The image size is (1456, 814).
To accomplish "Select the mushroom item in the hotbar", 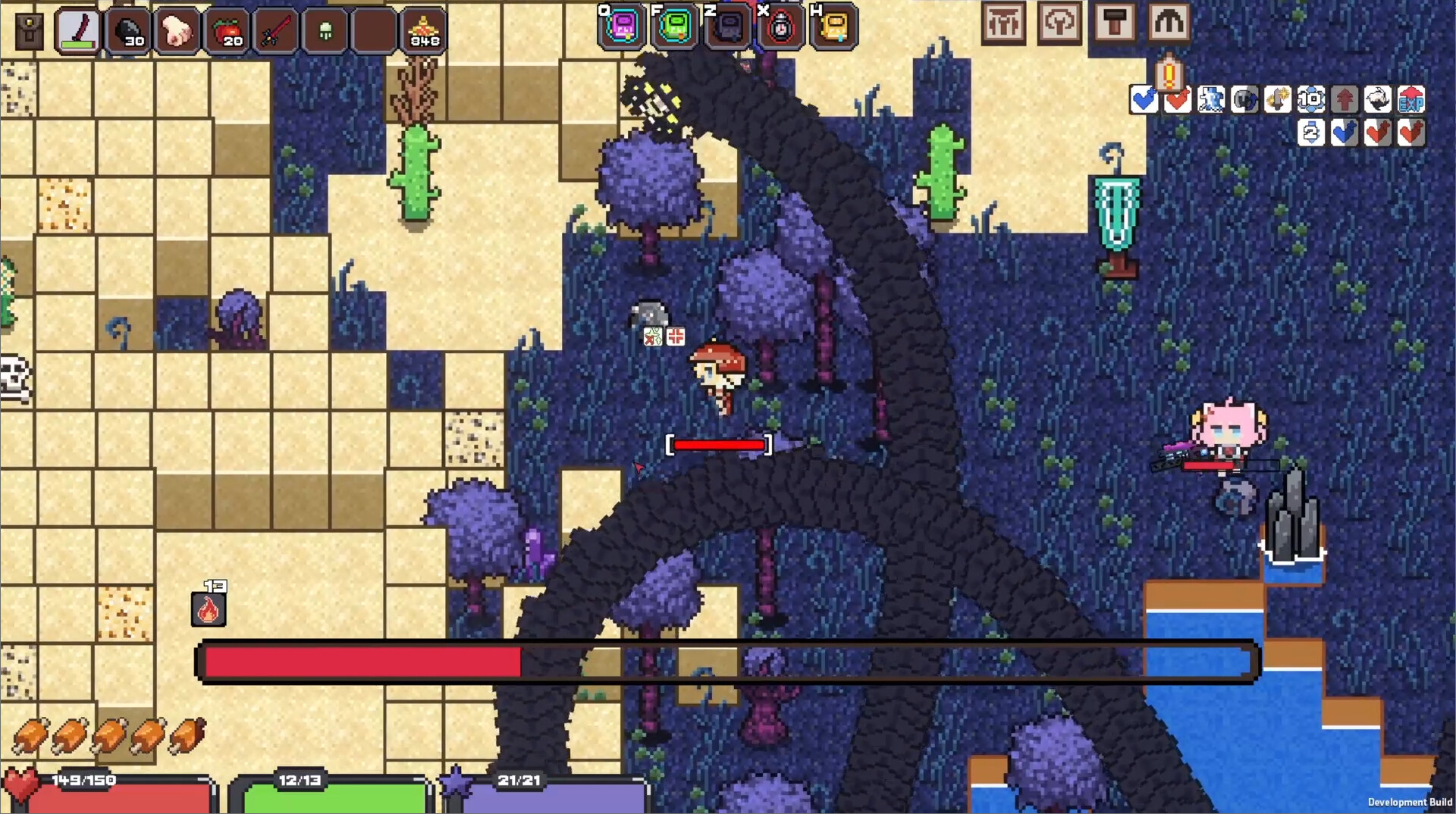I will tap(325, 30).
